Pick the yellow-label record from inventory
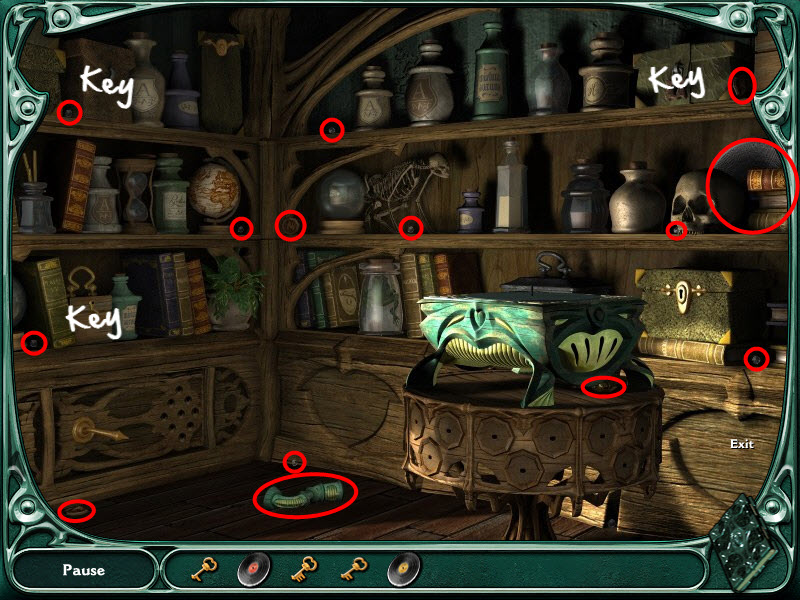The width and height of the screenshot is (800, 600). (404, 570)
